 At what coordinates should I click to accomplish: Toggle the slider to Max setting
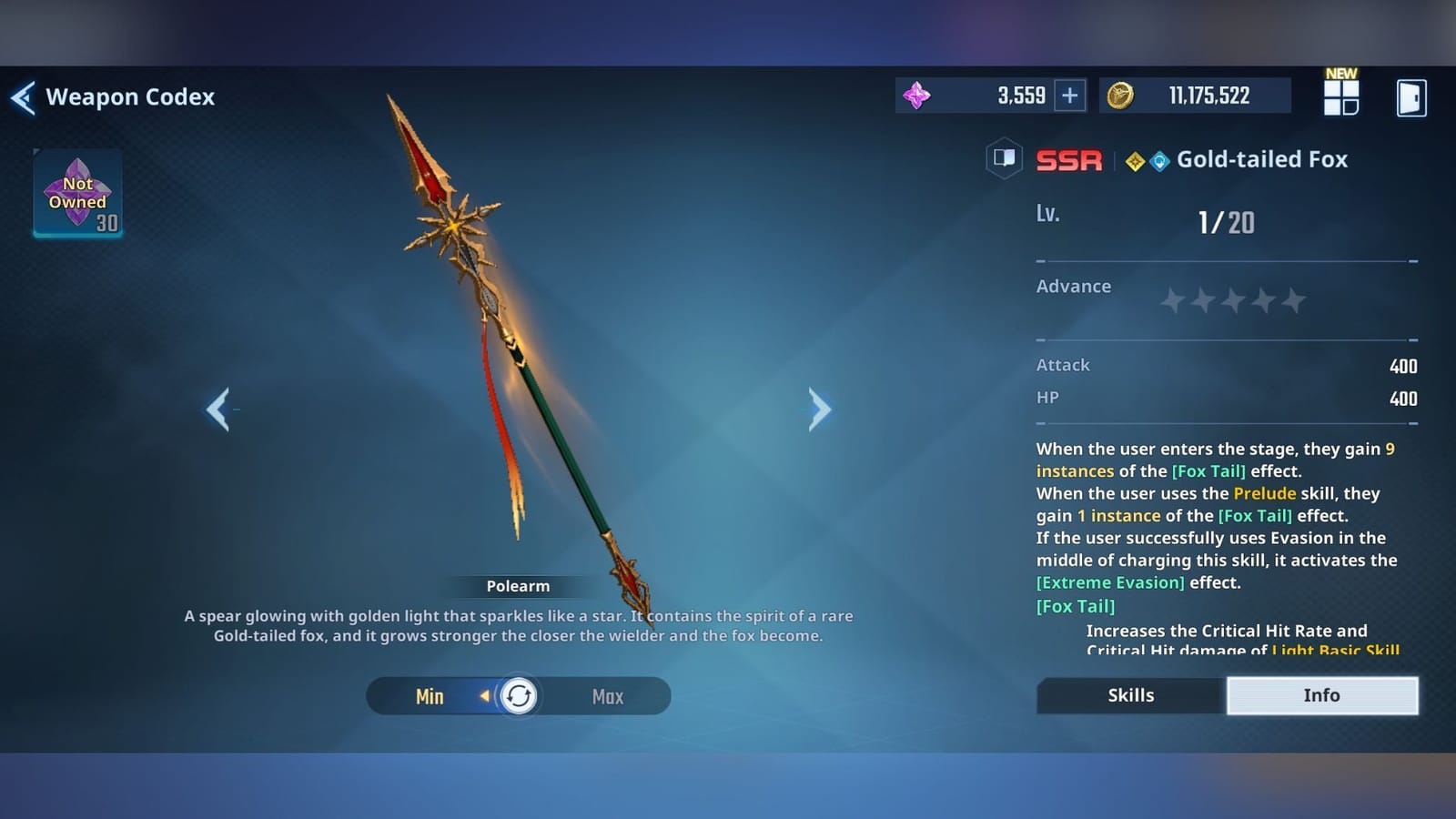[607, 696]
